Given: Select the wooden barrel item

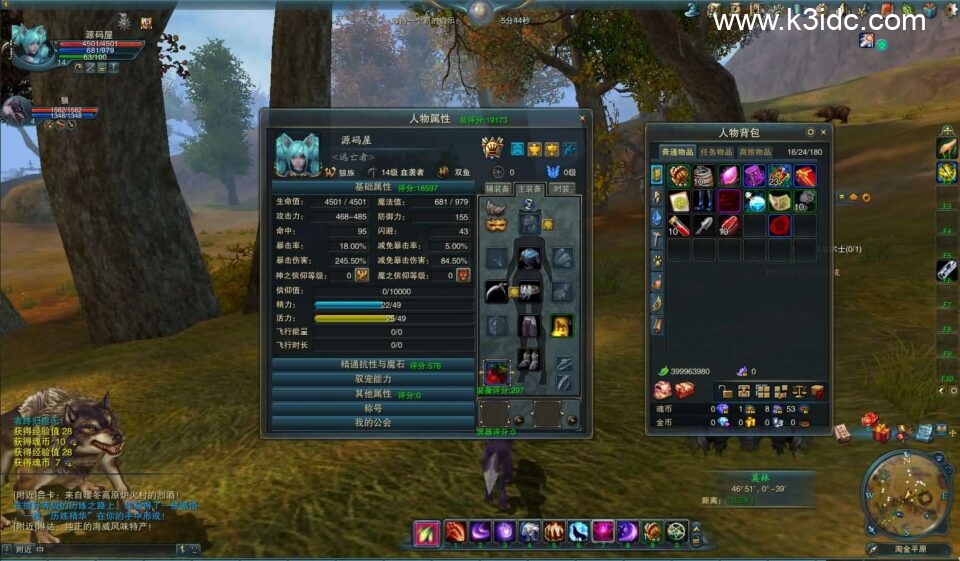Looking at the screenshot, I should pyautogui.click(x=704, y=177).
